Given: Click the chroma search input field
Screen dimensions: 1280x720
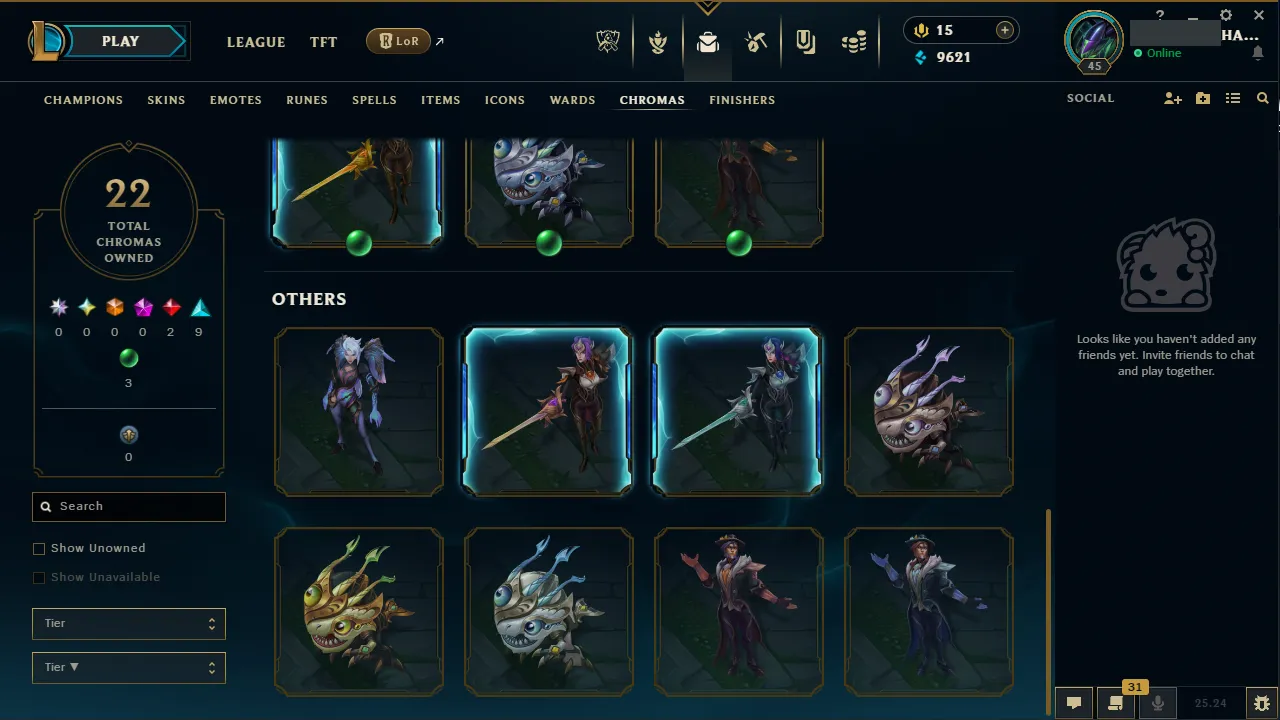Looking at the screenshot, I should [128, 507].
